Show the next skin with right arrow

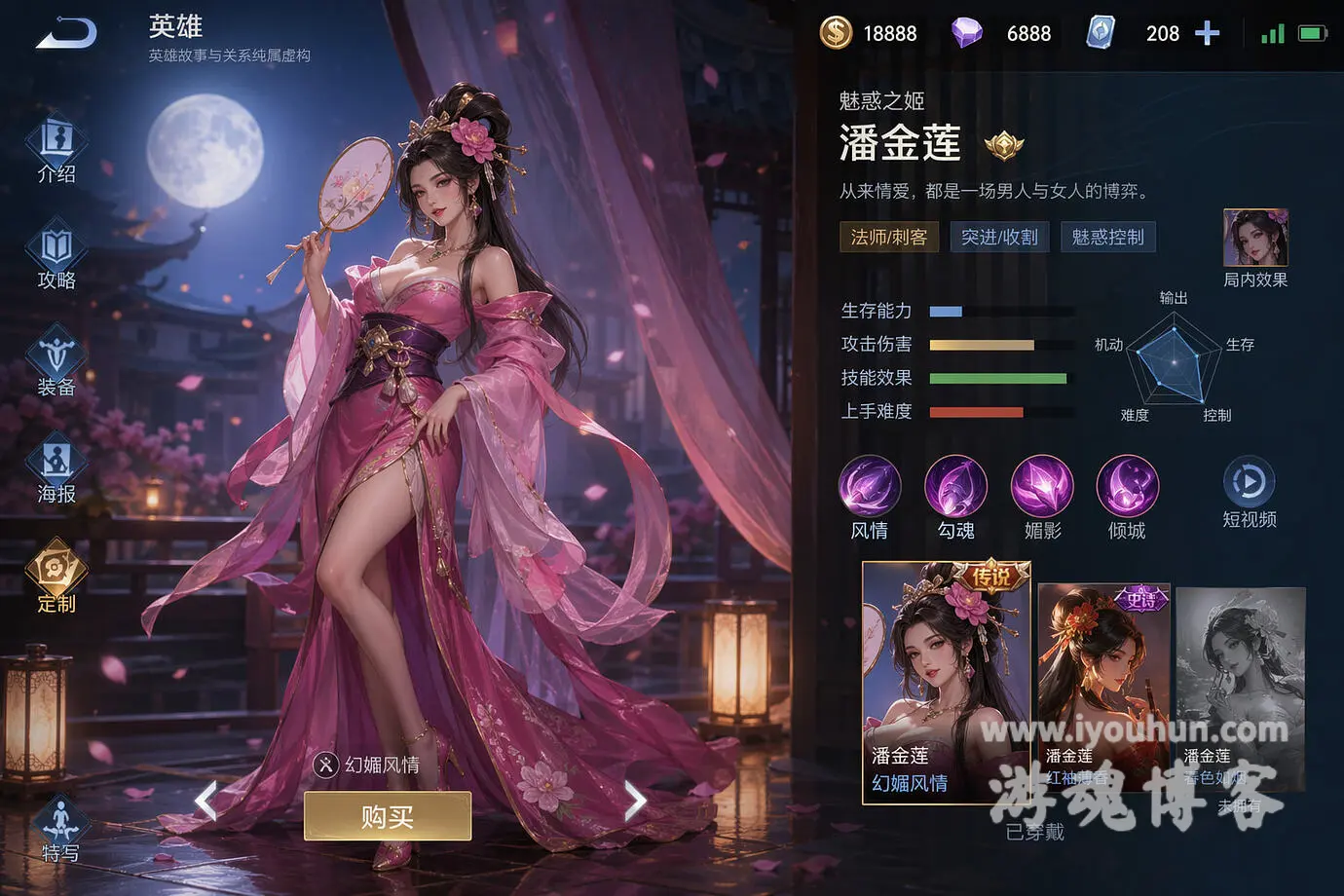(635, 802)
